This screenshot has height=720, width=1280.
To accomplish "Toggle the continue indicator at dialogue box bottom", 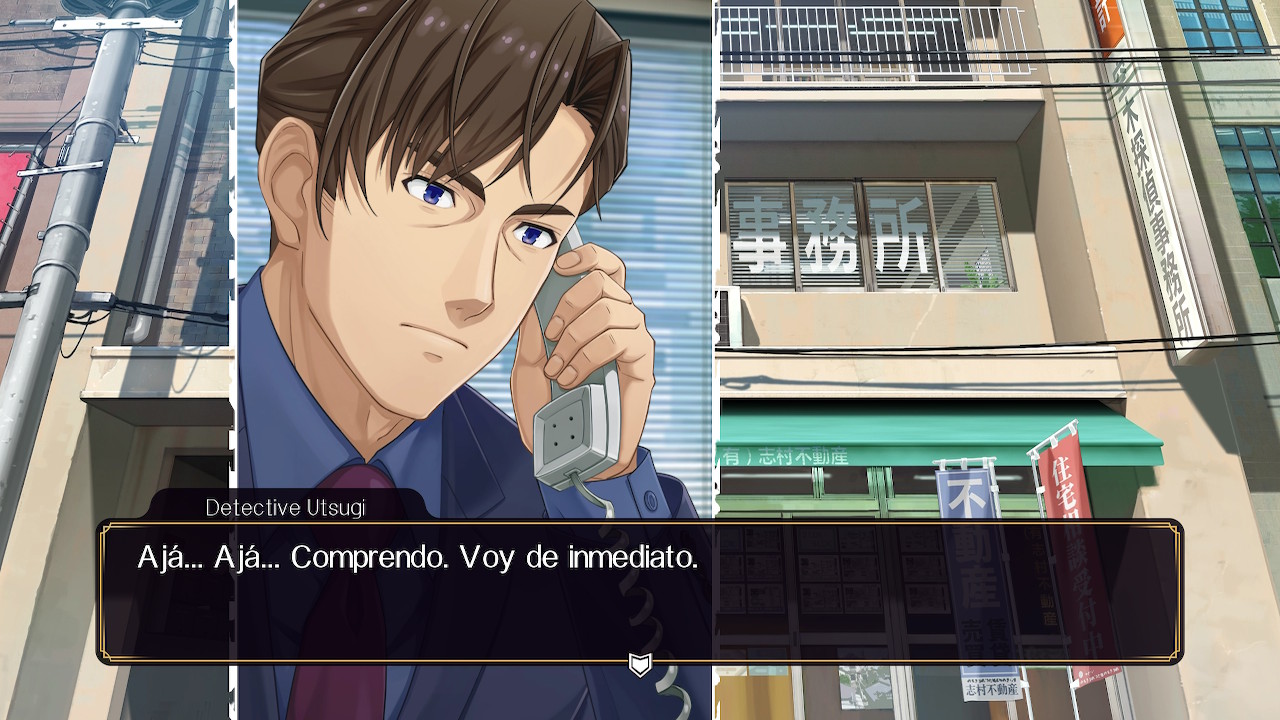I will pos(640,663).
